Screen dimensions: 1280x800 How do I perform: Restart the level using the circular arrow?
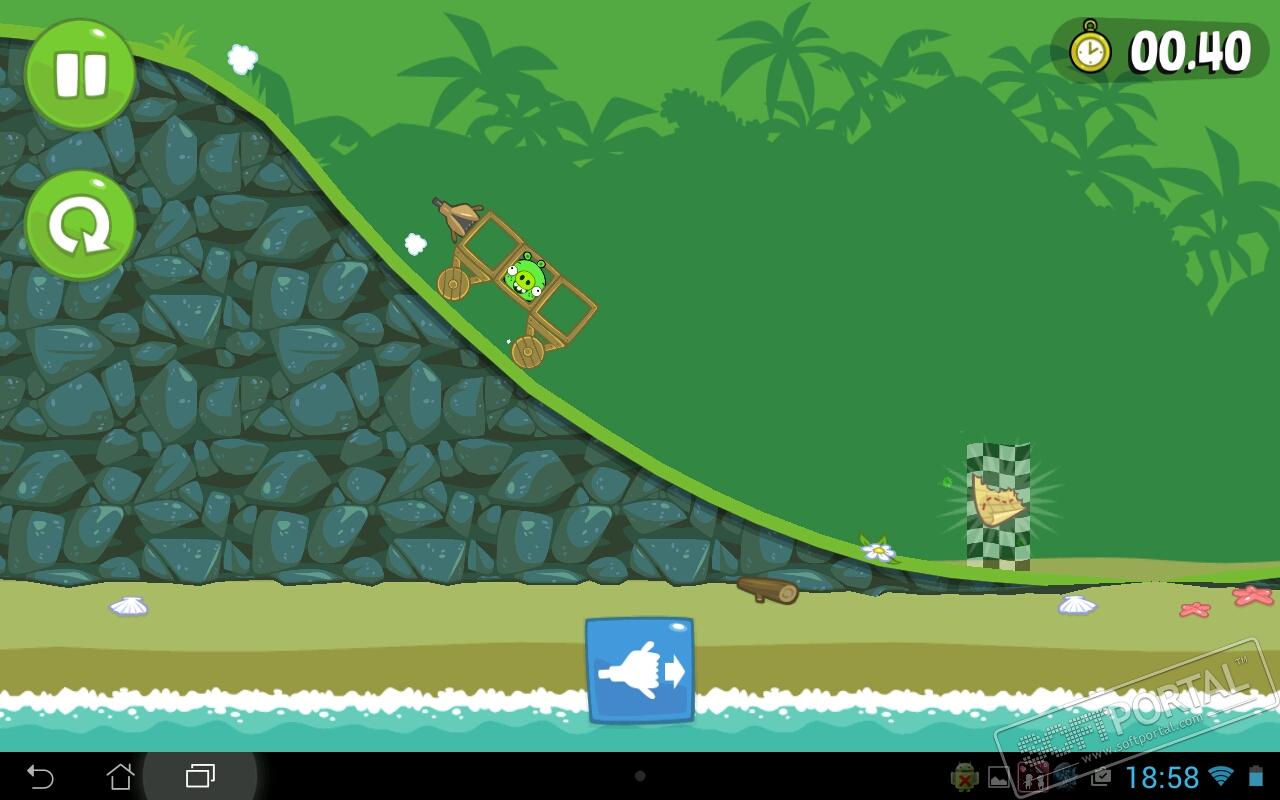click(80, 225)
